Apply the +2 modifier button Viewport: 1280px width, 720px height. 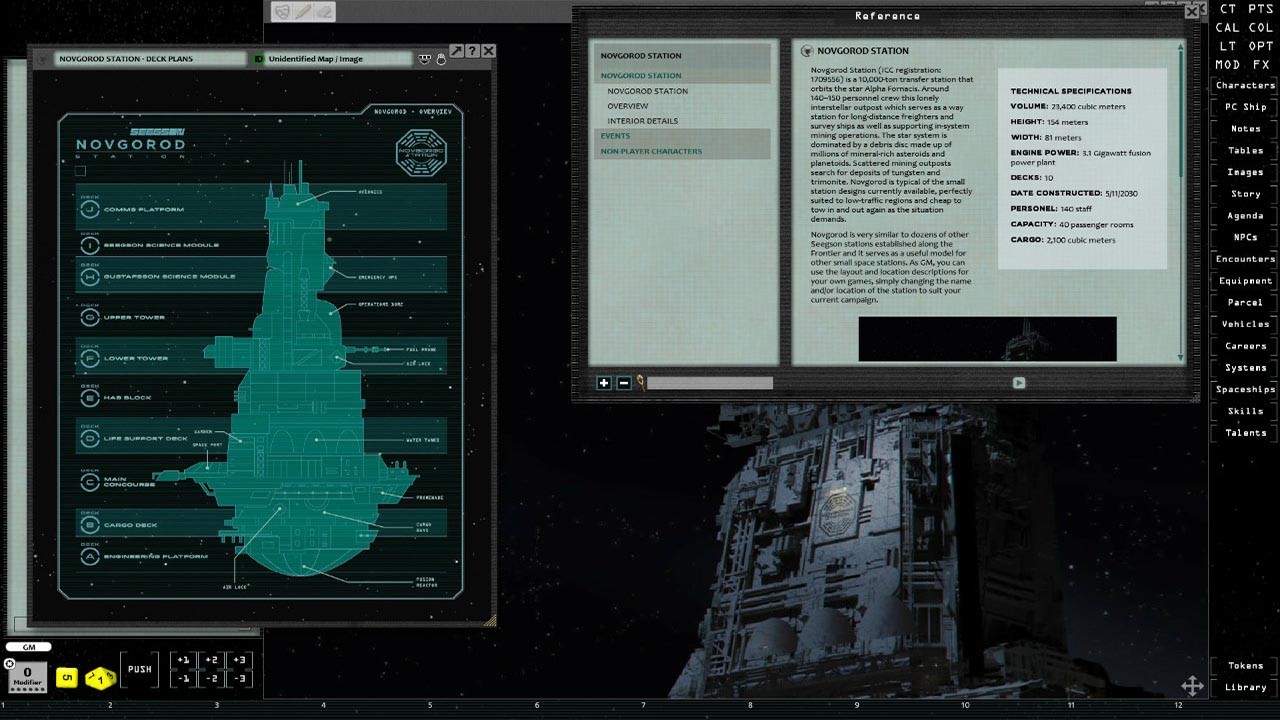point(212,660)
